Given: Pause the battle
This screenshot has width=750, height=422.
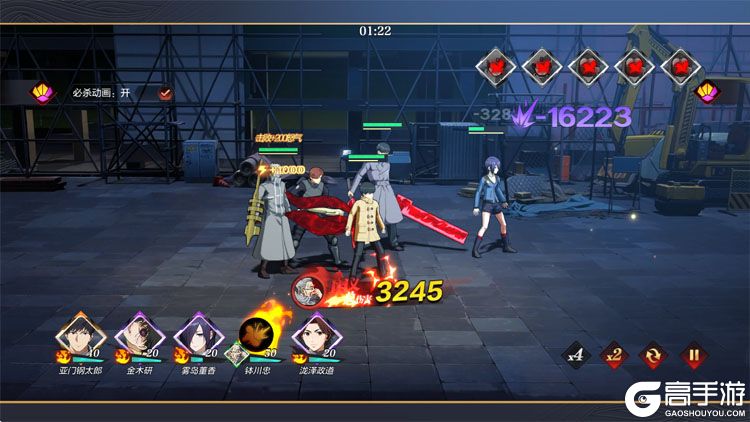Looking at the screenshot, I should pos(691,354).
